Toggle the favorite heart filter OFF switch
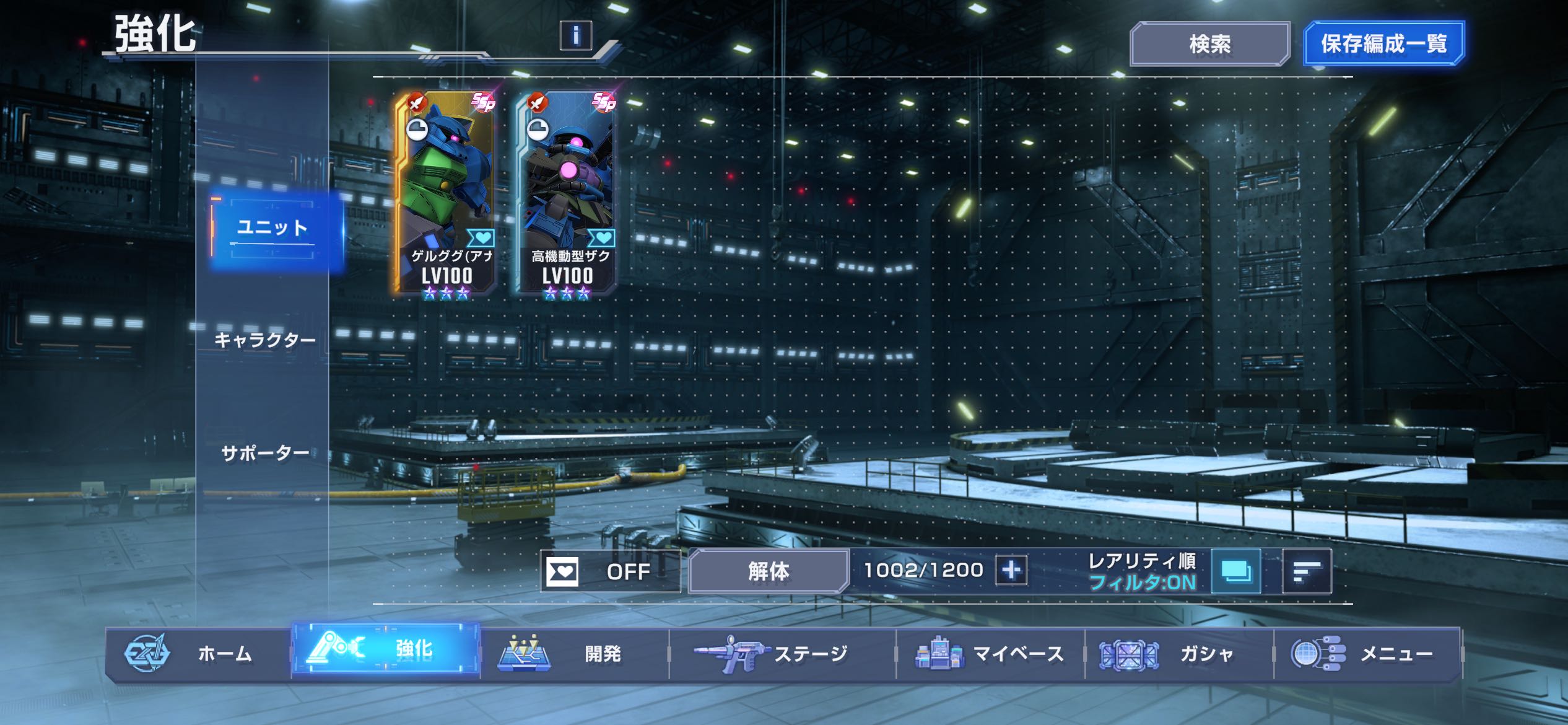 tap(609, 571)
